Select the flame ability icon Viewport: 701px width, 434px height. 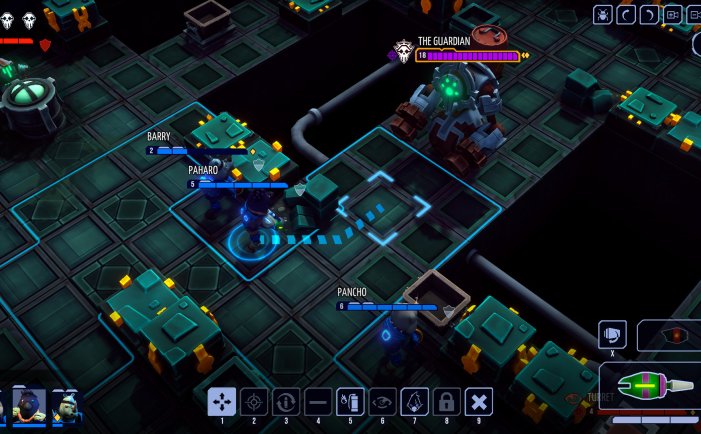point(414,402)
